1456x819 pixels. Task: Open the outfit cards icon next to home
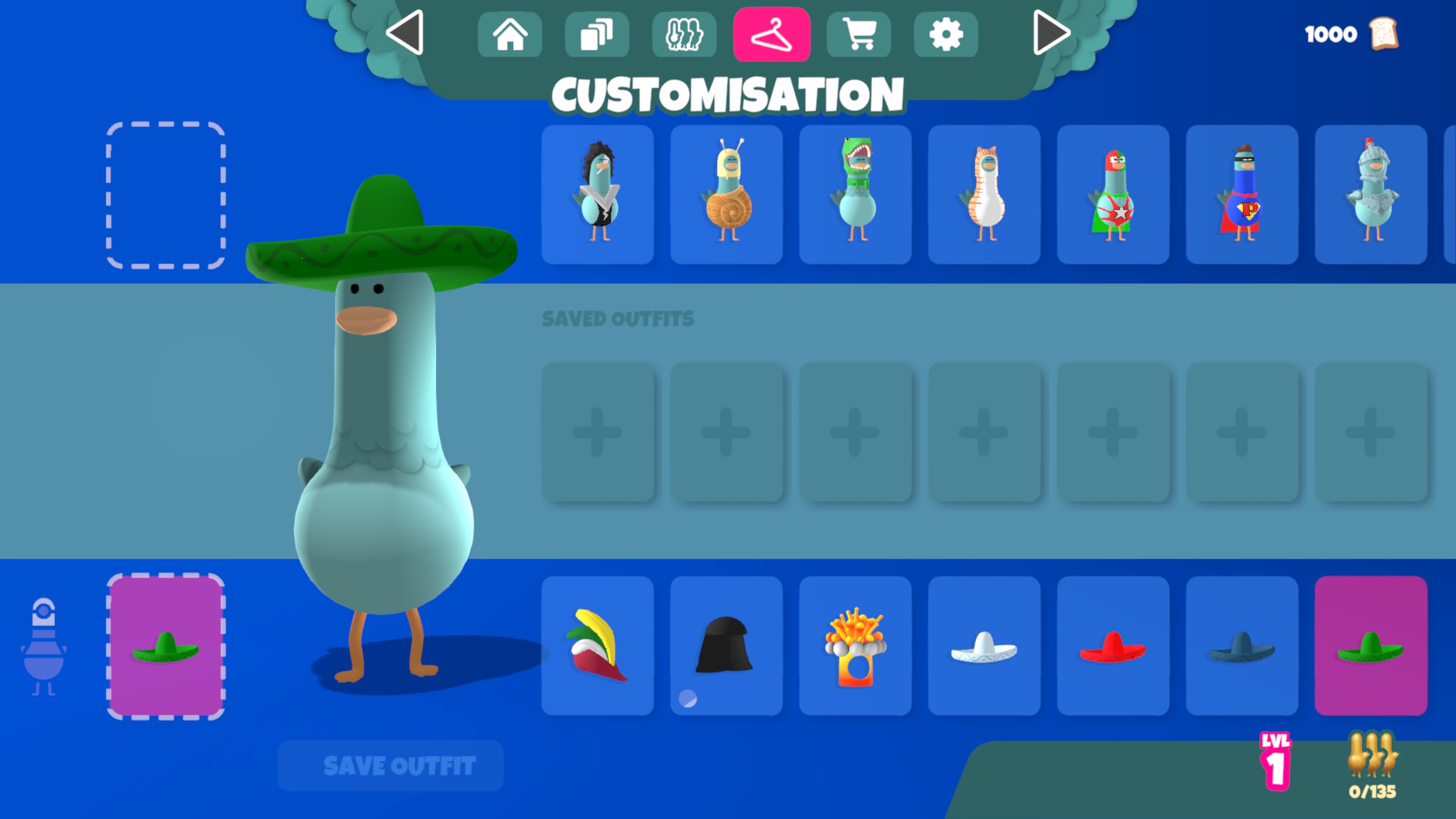pyautogui.click(x=598, y=35)
